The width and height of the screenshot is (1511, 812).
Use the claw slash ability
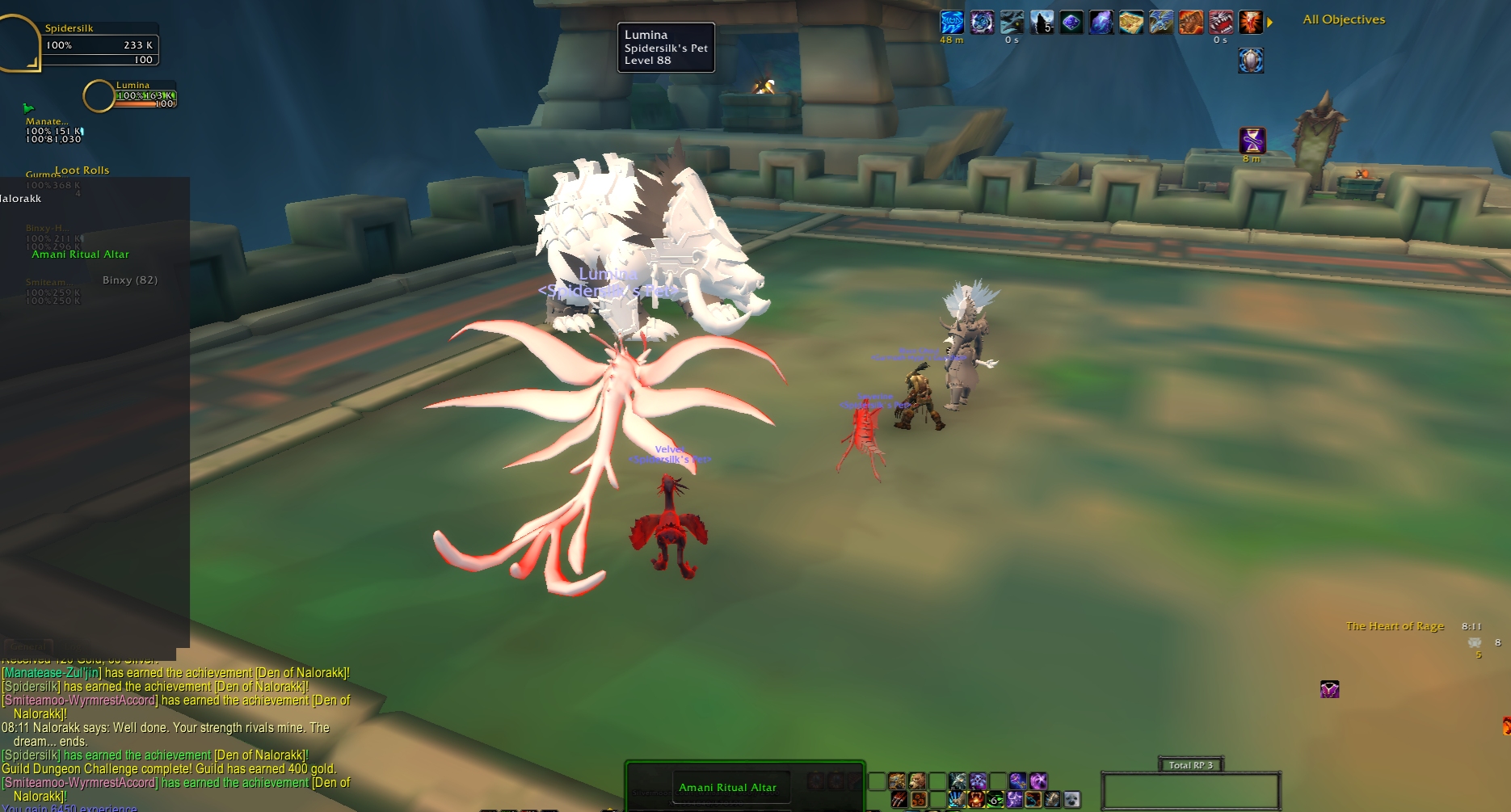coord(899,800)
